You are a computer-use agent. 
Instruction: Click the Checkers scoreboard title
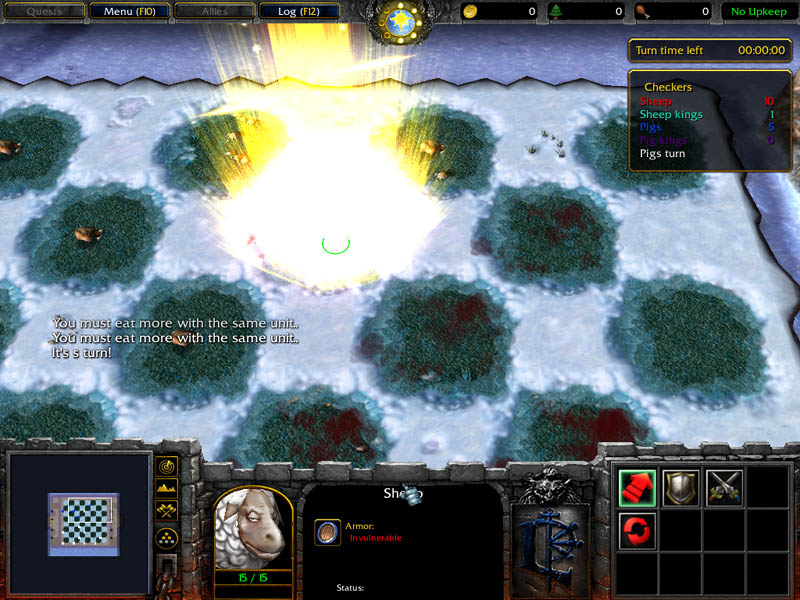[668, 87]
